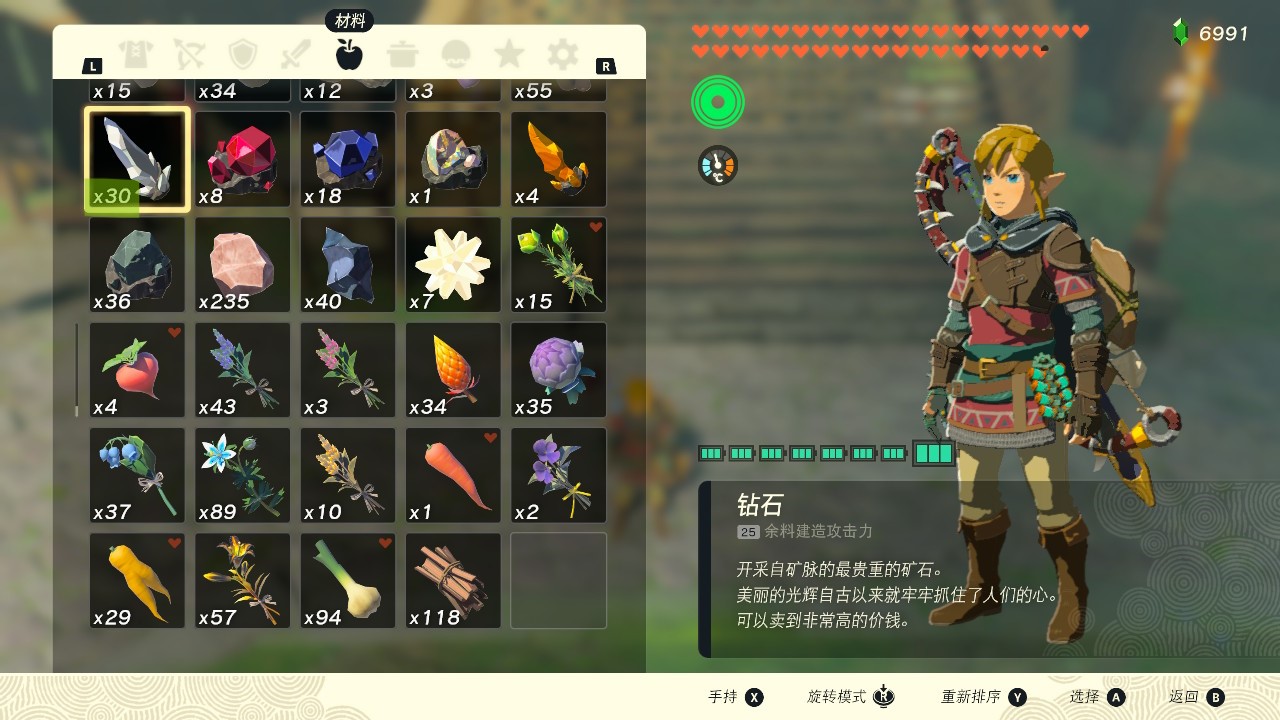Select the red radish item slot
The width and height of the screenshot is (1280, 720).
137,370
